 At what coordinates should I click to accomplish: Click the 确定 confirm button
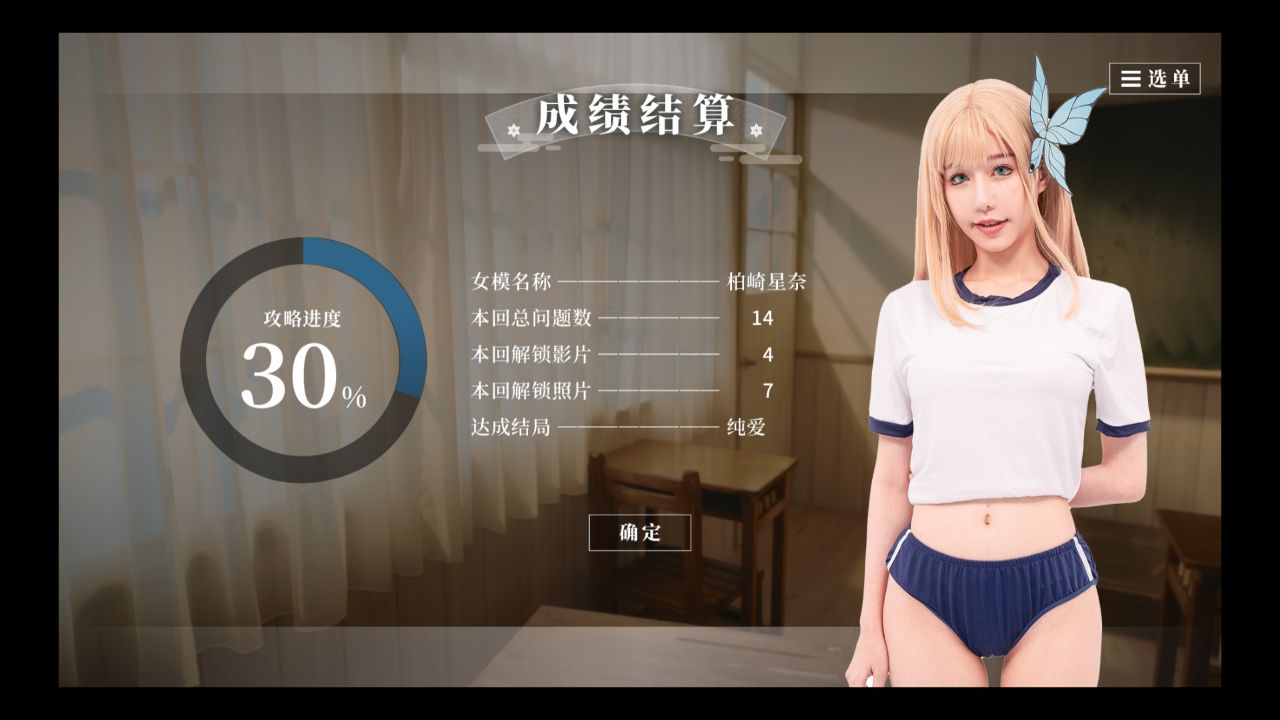pyautogui.click(x=641, y=533)
